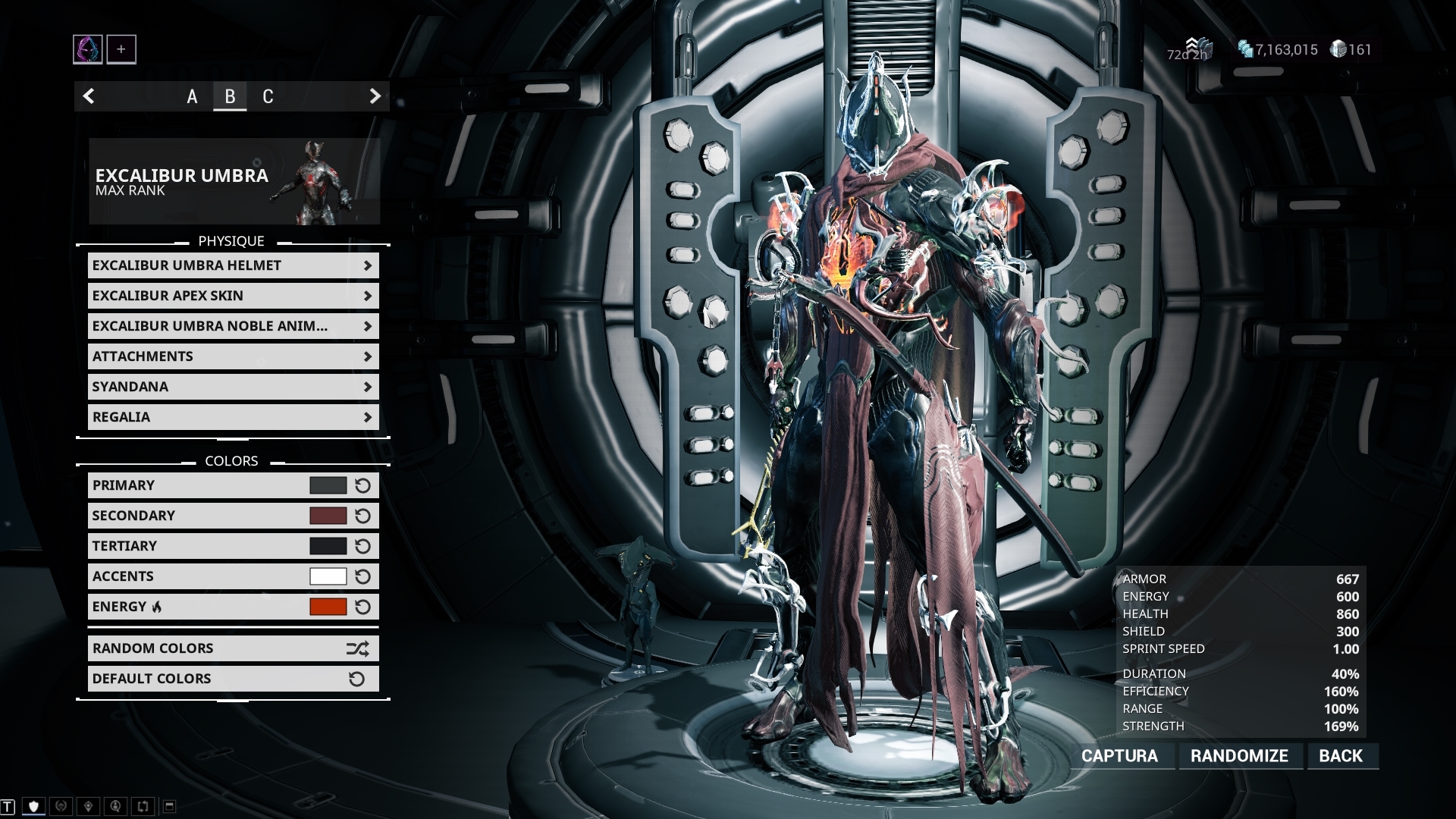Restore Default Colors

coord(233,679)
